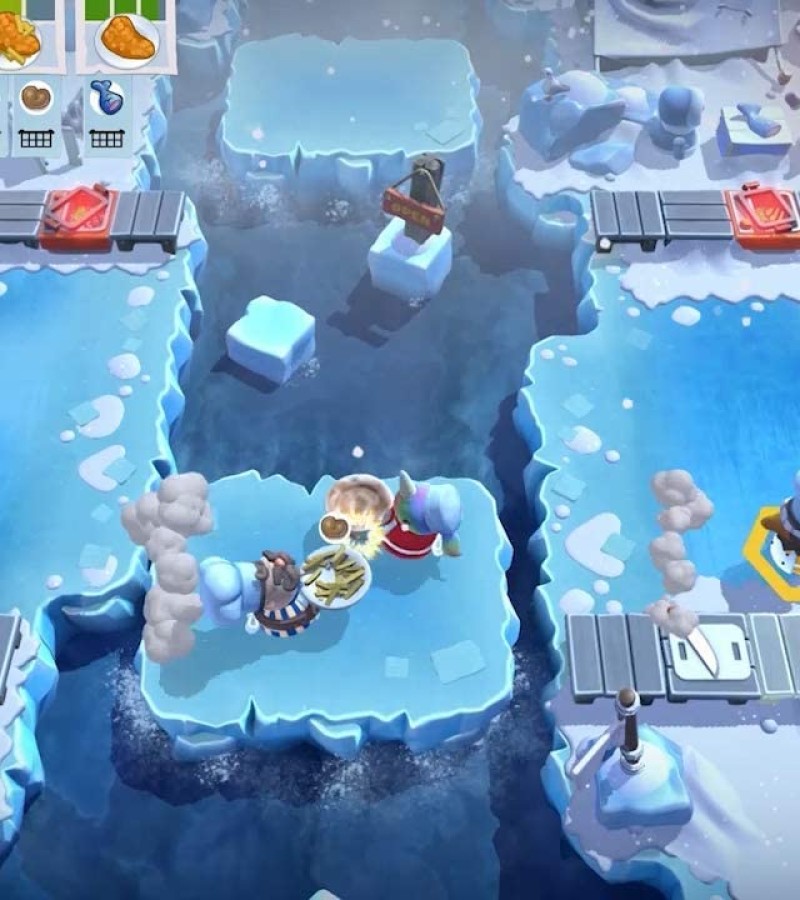Click the potato ingredient icon
The height and width of the screenshot is (900, 800).
coord(36,98)
